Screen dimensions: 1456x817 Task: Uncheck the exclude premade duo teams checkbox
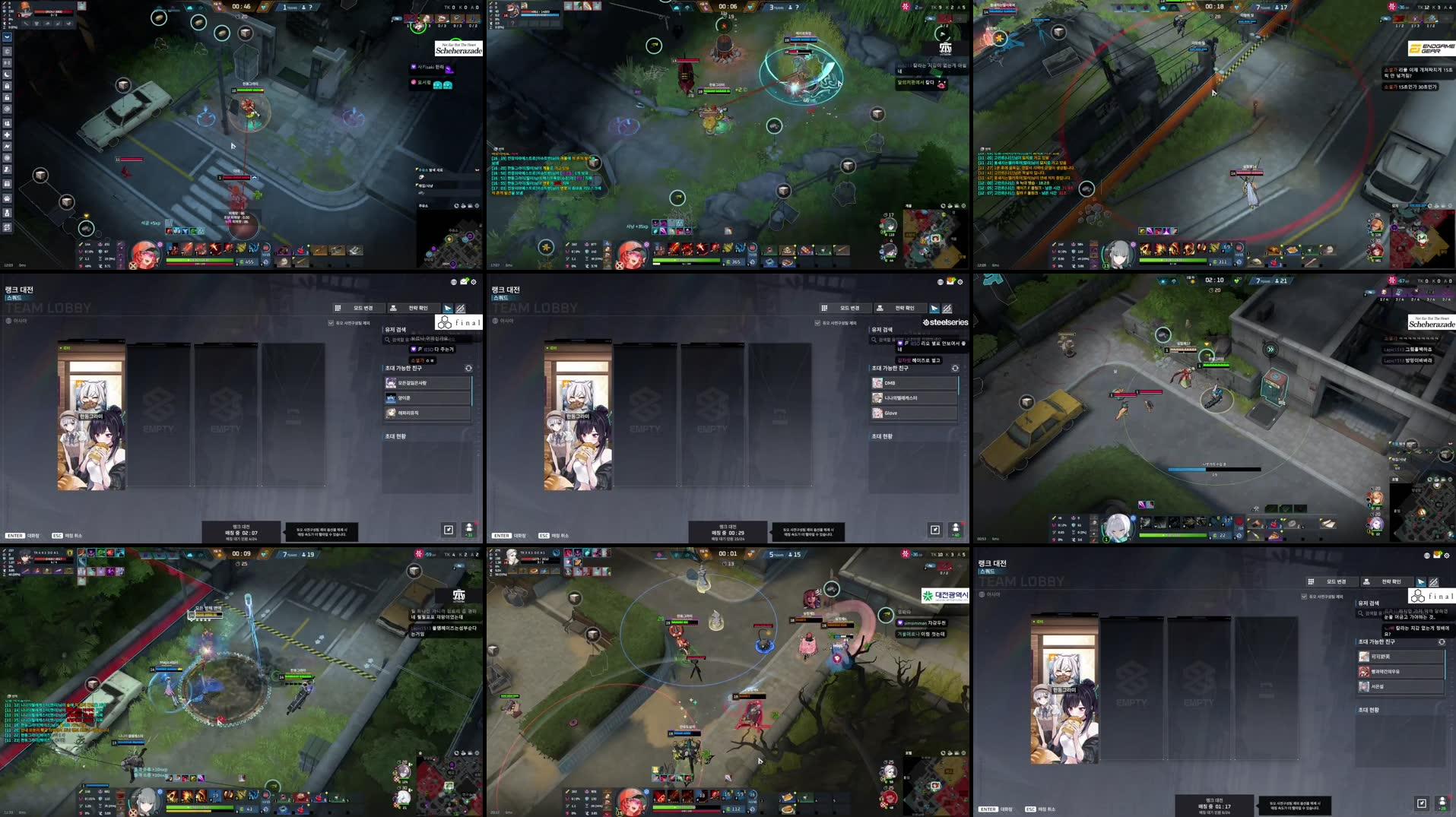click(331, 321)
